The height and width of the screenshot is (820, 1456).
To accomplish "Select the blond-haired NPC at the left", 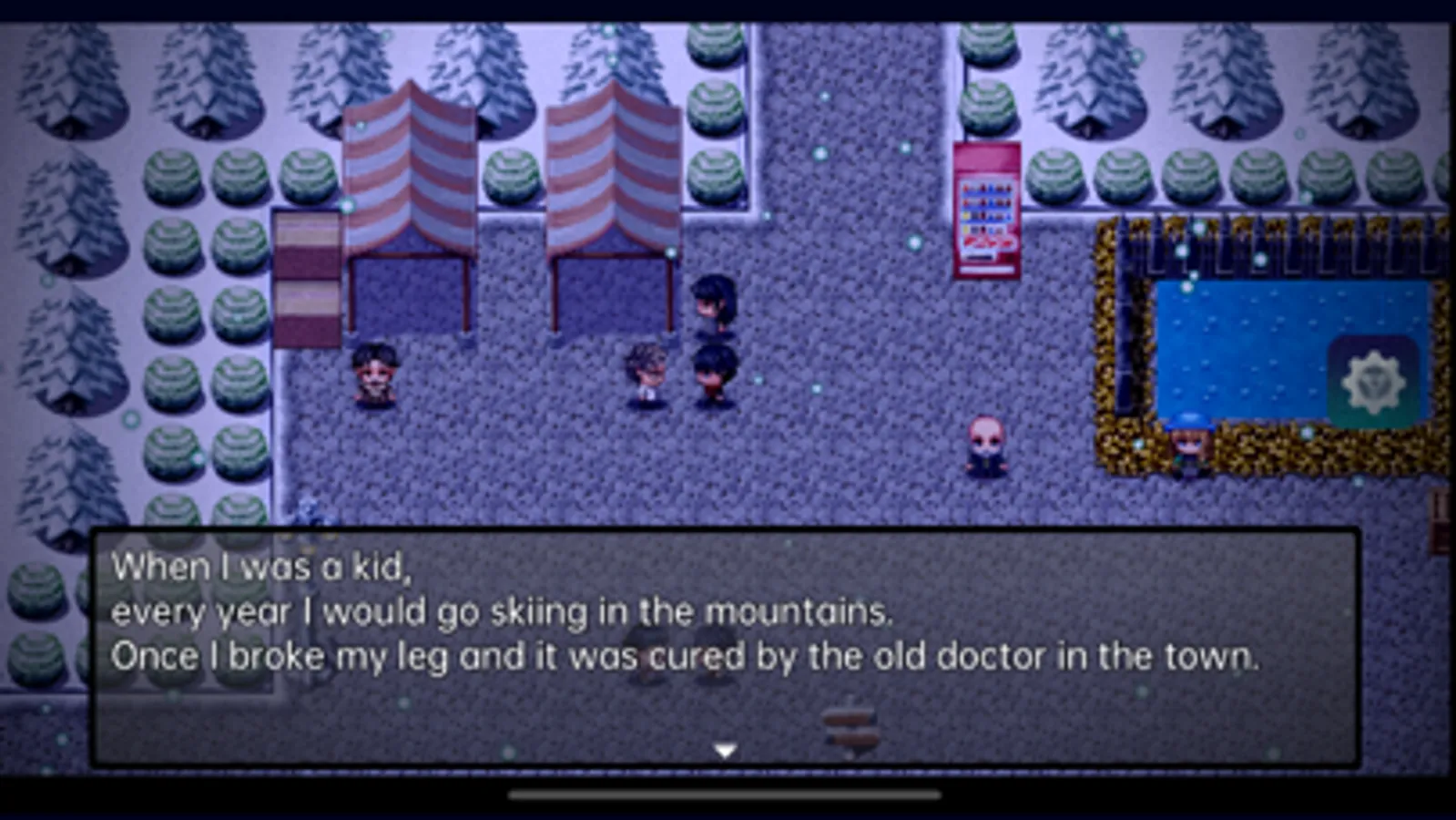I will (378, 374).
